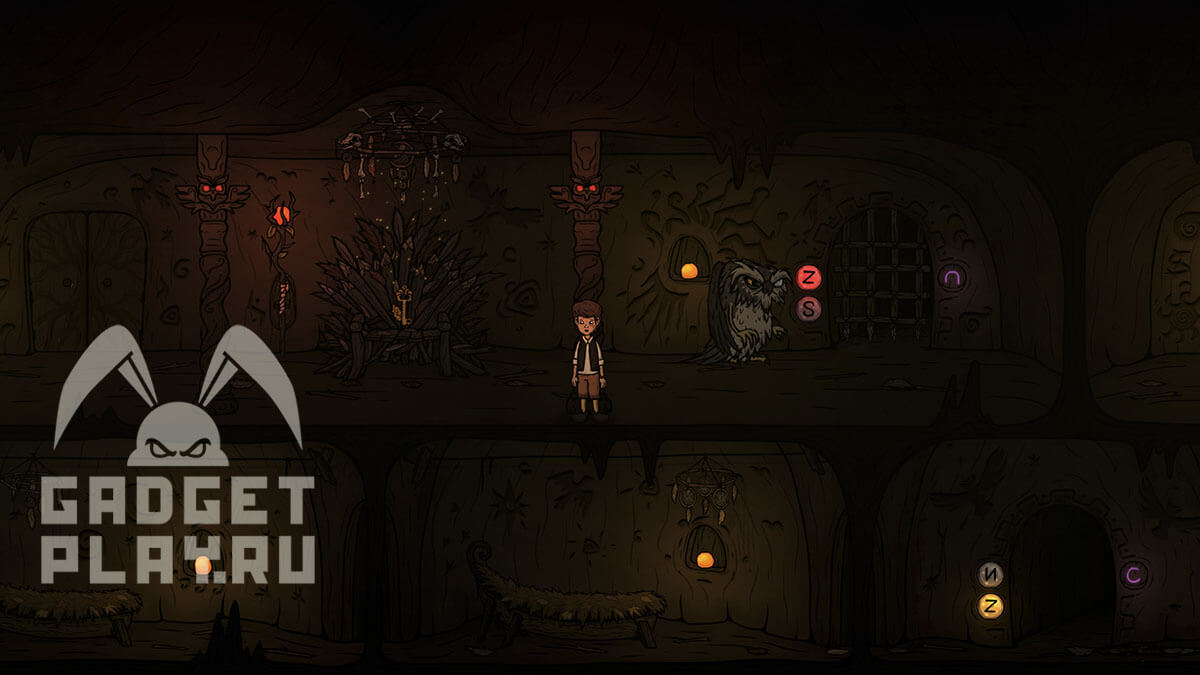Select the red Z rune button
Viewport: 1200px width, 675px height.
tap(809, 278)
